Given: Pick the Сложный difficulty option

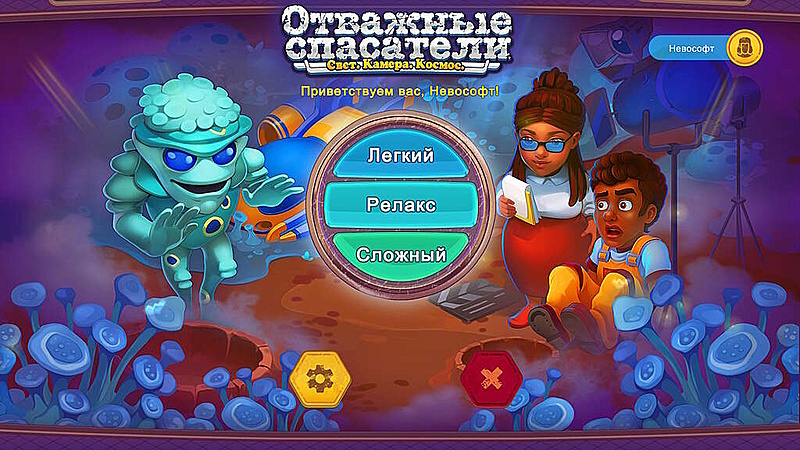Looking at the screenshot, I should 400,253.
